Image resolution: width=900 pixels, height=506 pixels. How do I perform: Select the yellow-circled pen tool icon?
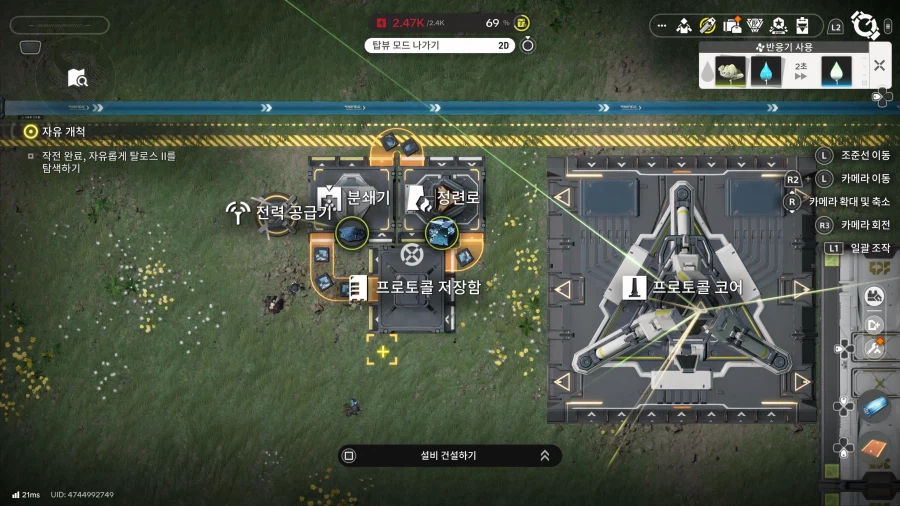709,25
